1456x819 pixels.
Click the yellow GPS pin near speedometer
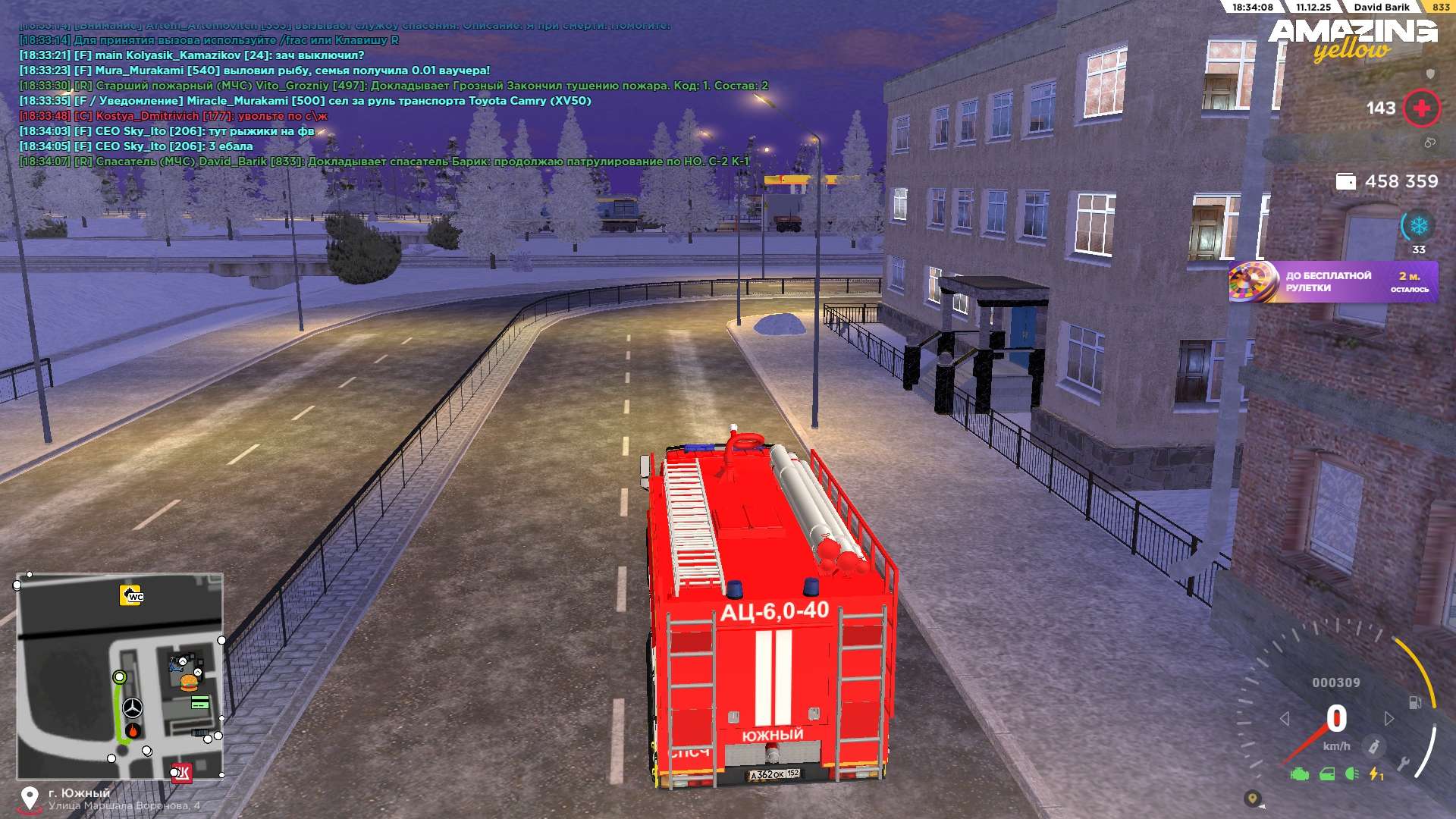[x=1252, y=798]
